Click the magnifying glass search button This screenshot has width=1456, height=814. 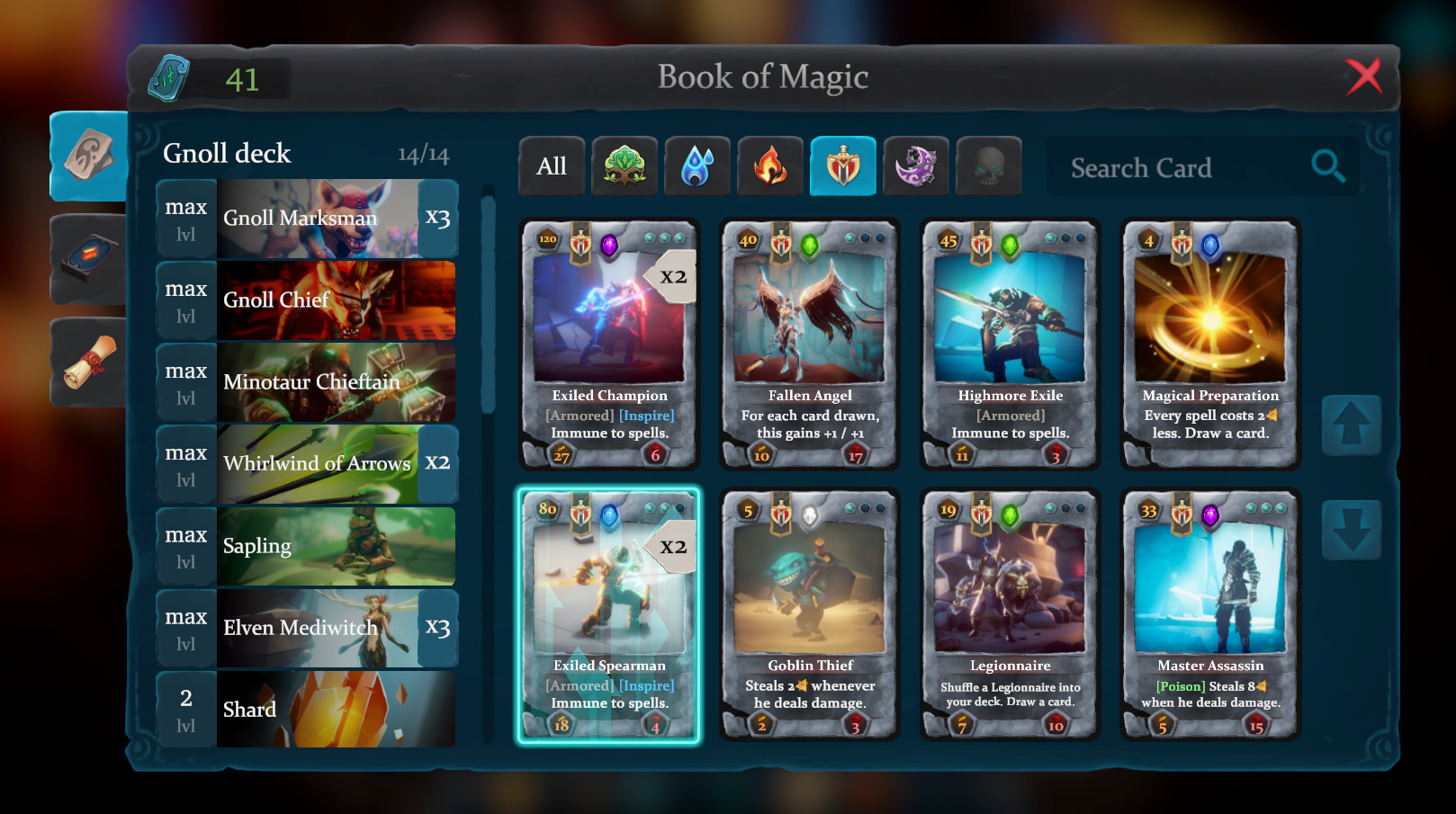point(1327,165)
